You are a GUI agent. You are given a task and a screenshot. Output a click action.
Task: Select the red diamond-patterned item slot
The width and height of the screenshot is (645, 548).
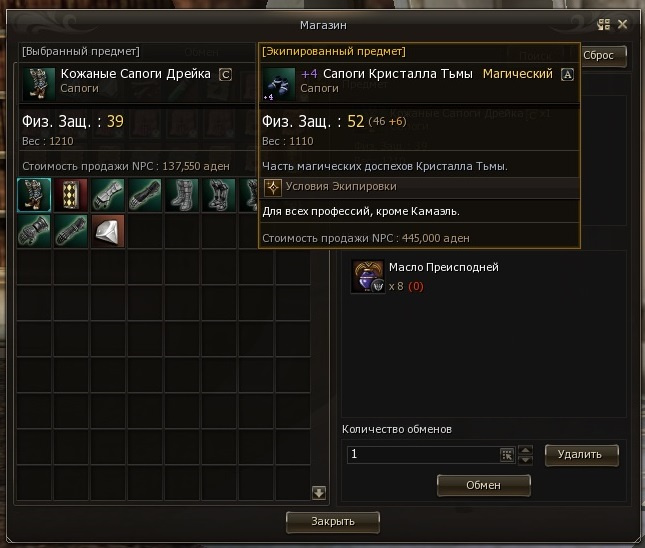[x=70, y=195]
